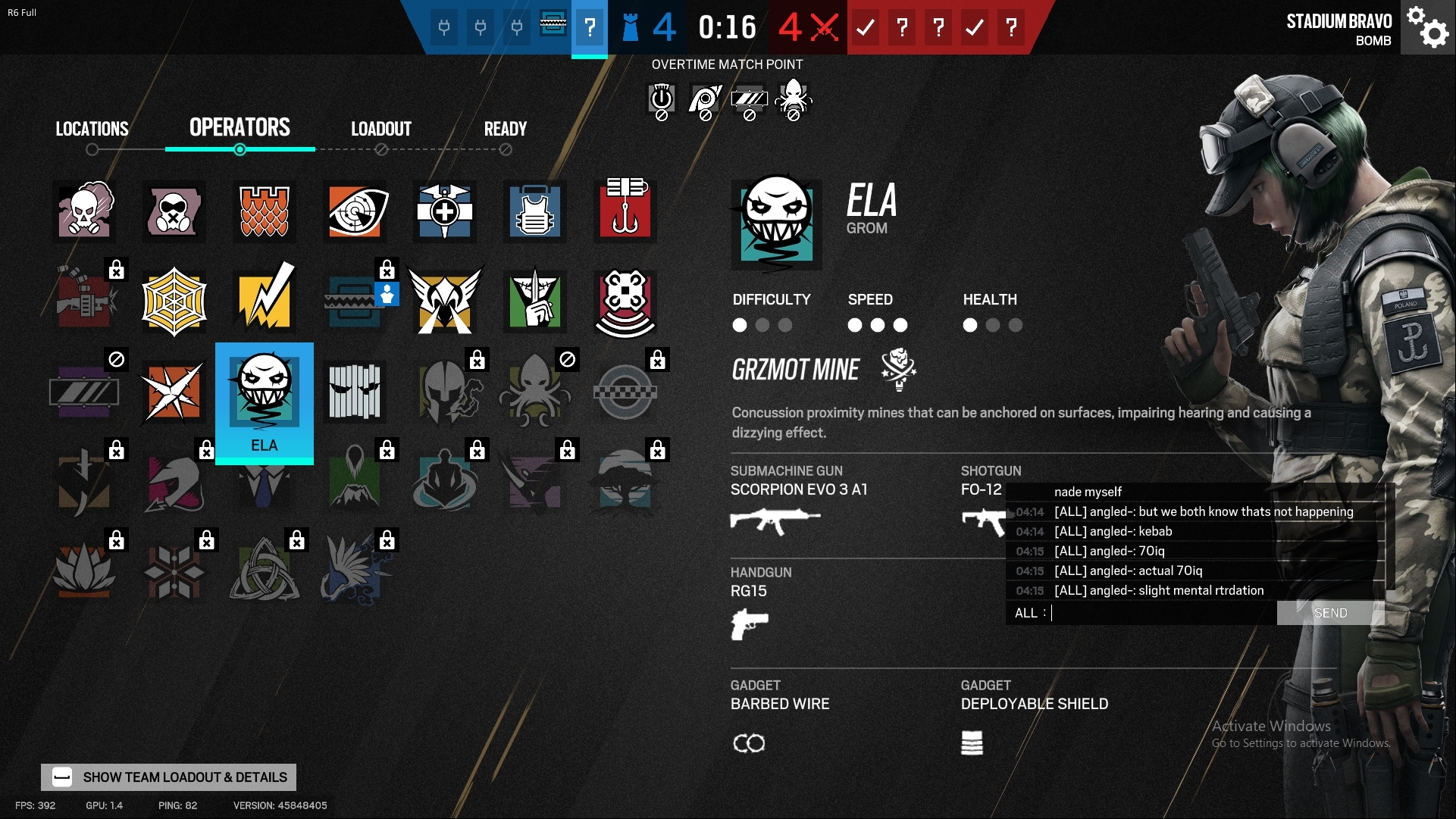
Task: Pick the Doc operator icon
Action: tap(445, 212)
